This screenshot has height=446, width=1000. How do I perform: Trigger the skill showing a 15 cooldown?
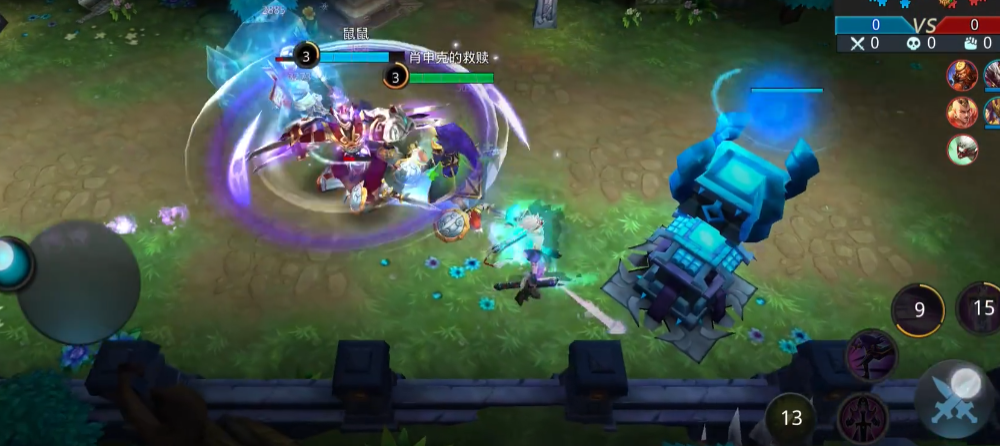981,308
